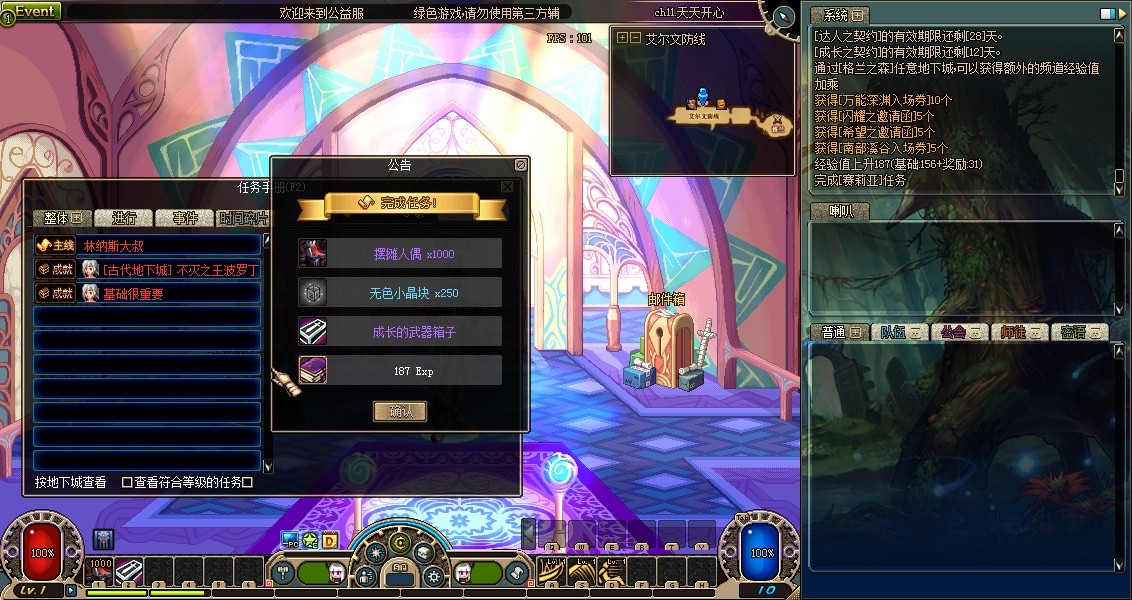Select the 基础很重要 achievement quest
The width and height of the screenshot is (1132, 600).
147,294
